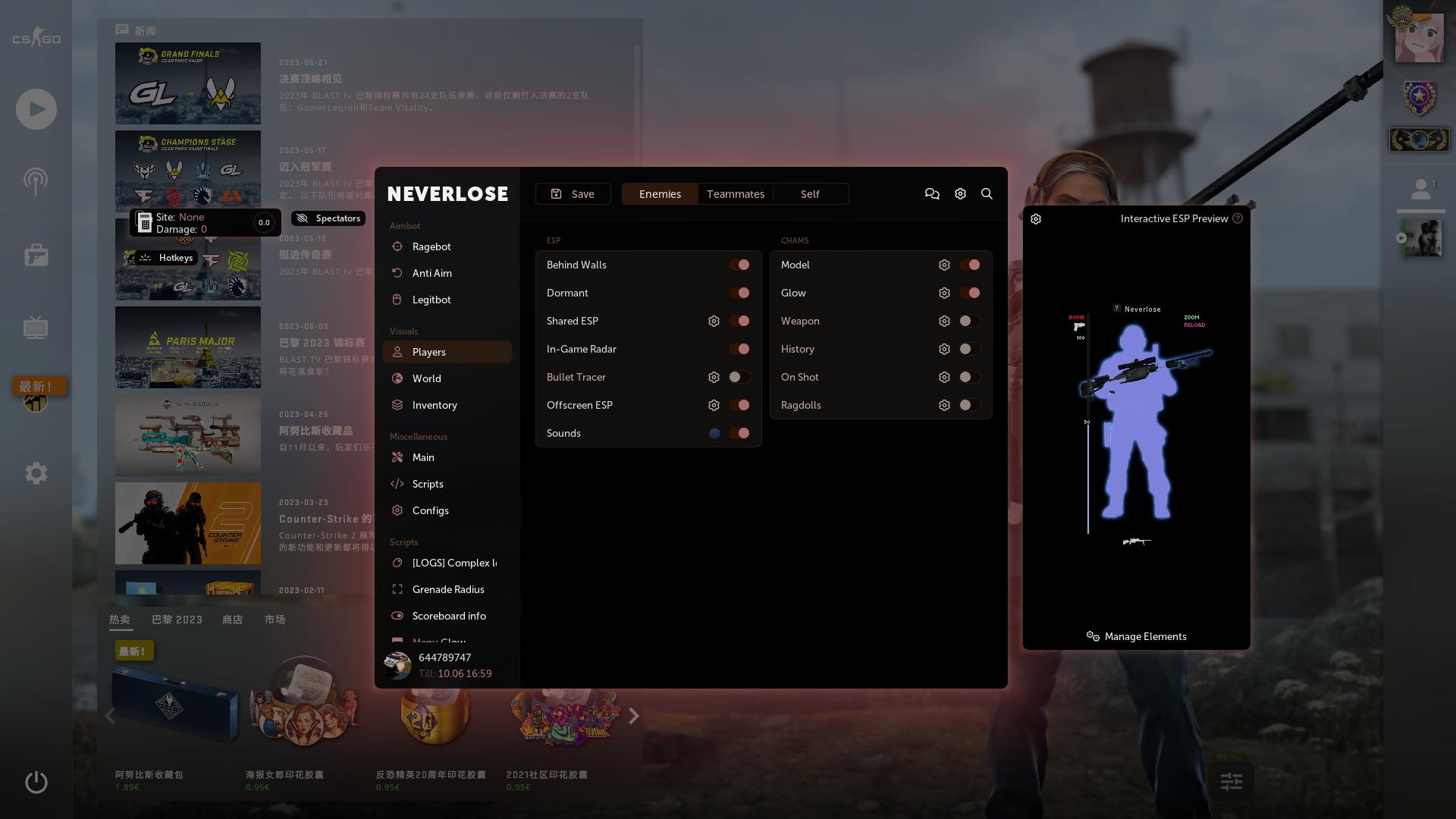
Task: Open the 市场 tab below the news feed
Action: tap(275, 620)
